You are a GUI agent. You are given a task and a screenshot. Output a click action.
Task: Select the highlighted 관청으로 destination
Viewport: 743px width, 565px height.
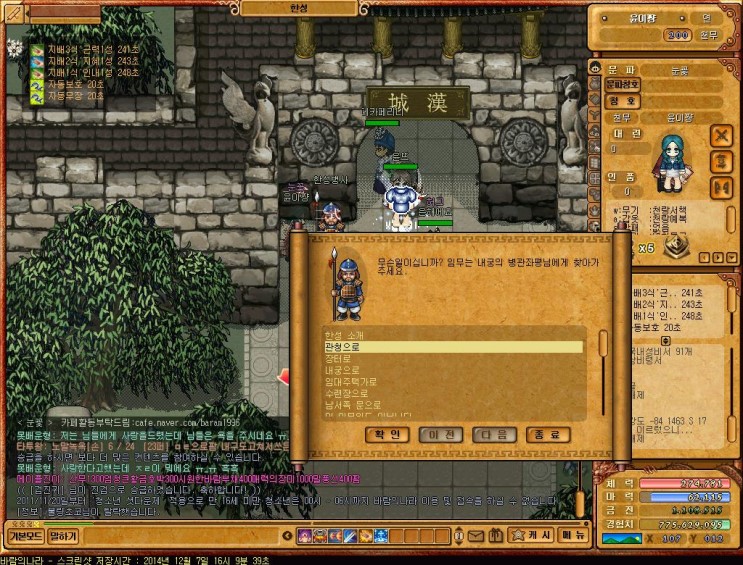point(343,347)
